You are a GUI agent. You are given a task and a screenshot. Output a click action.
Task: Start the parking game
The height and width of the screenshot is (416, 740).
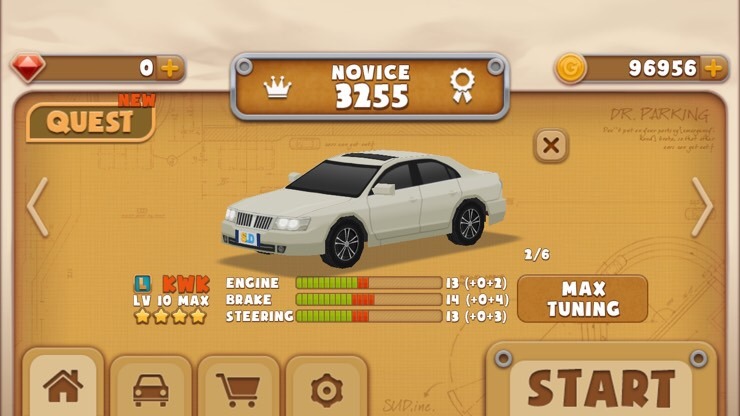pyautogui.click(x=602, y=387)
